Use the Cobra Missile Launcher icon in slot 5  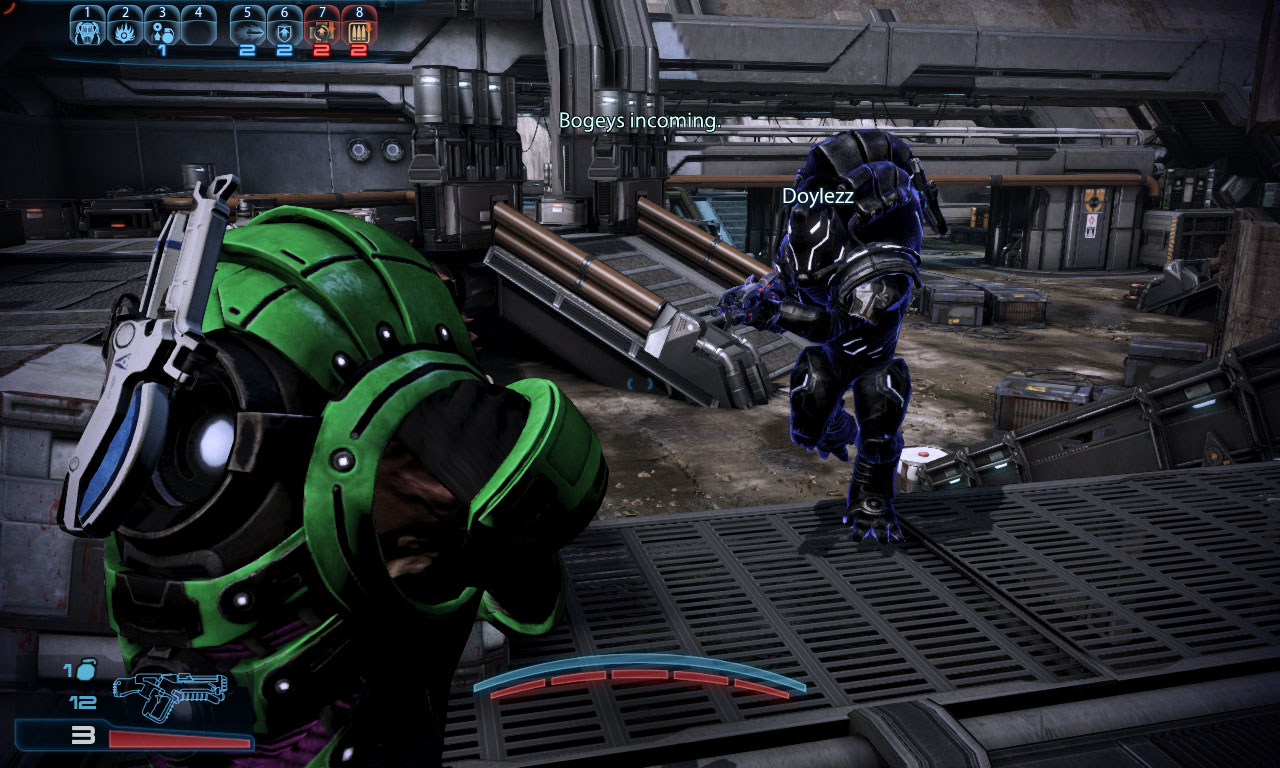249,31
